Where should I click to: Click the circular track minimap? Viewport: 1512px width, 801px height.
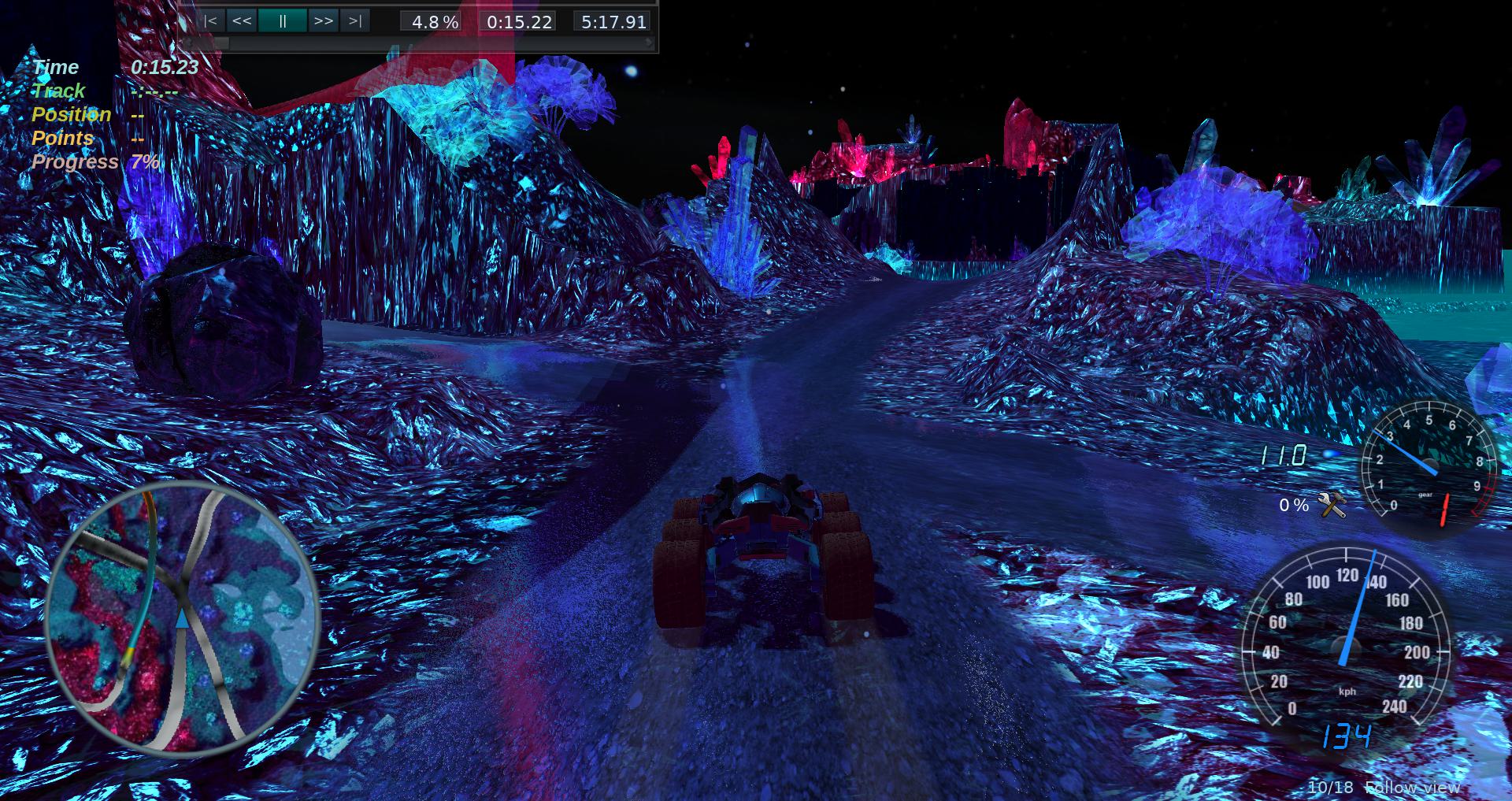pyautogui.click(x=182, y=614)
